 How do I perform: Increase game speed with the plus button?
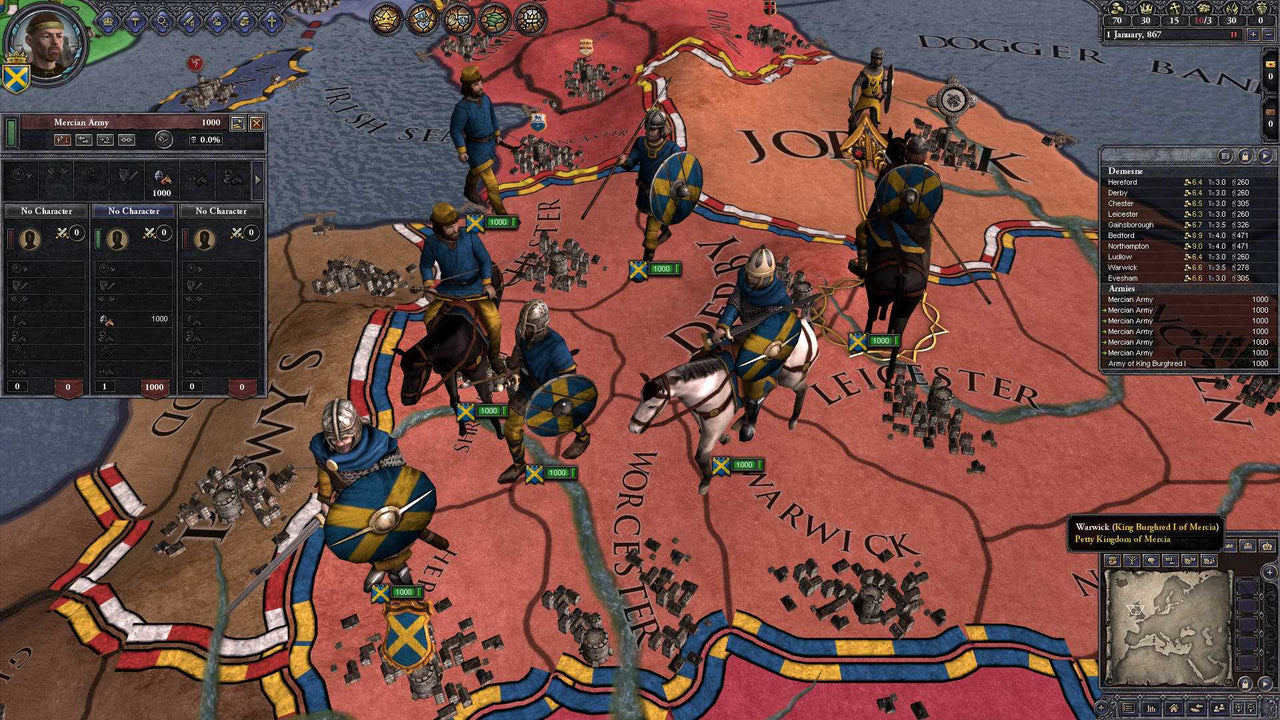[x=1253, y=34]
